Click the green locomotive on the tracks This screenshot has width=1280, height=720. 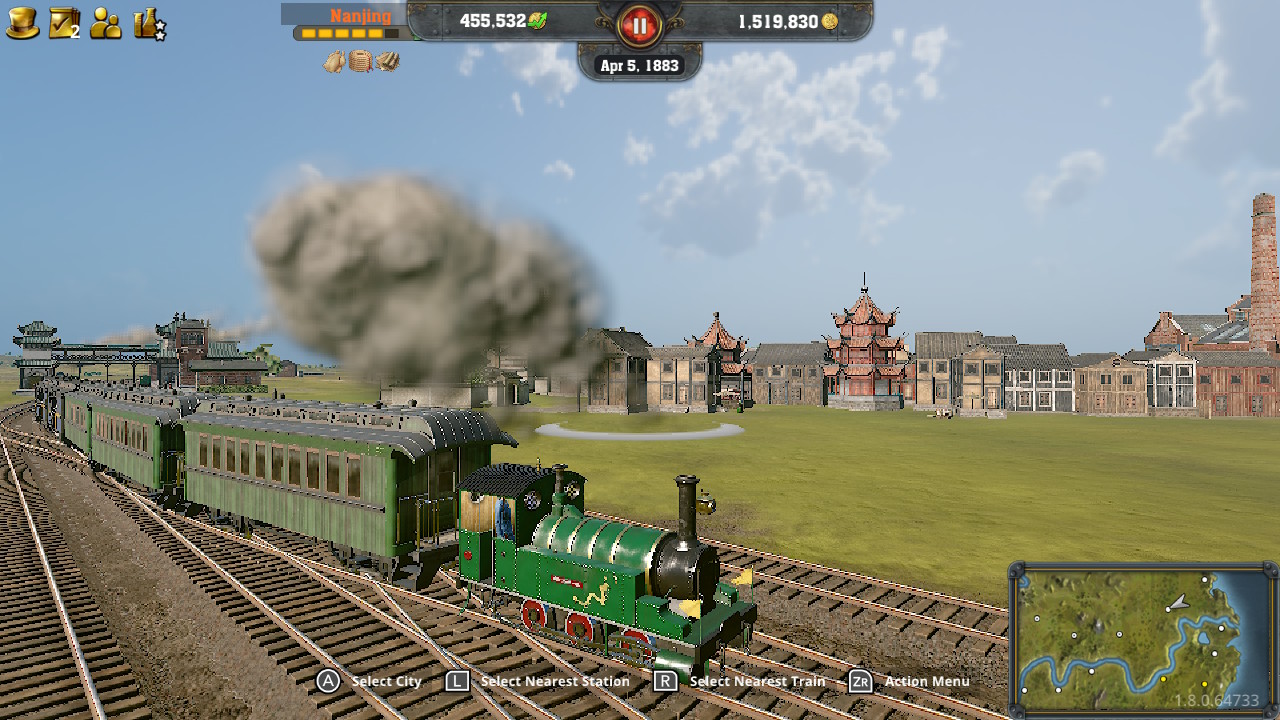(x=600, y=560)
